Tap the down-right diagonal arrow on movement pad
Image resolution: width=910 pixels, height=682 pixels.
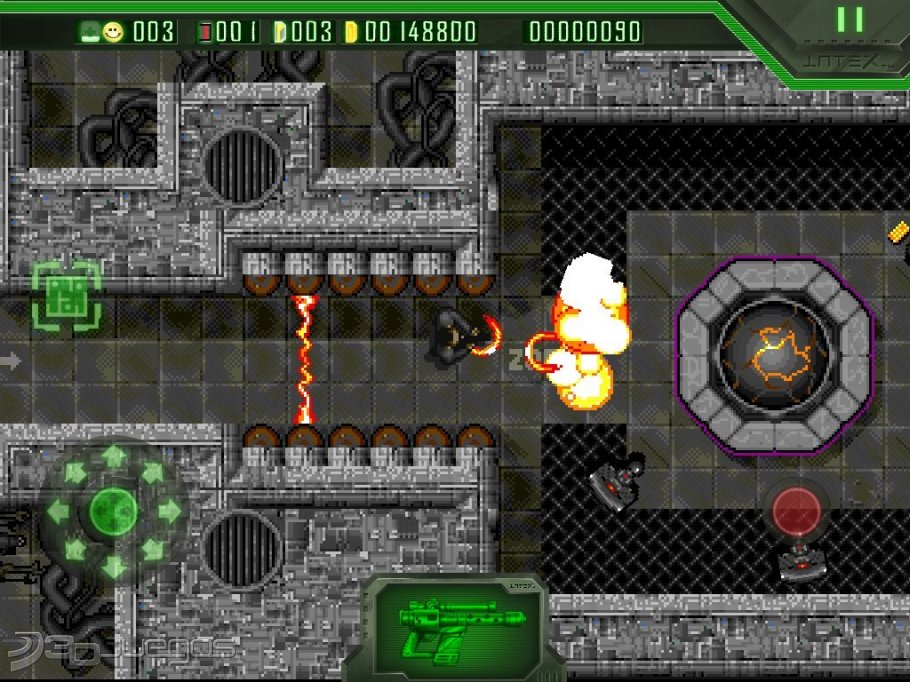tap(152, 550)
